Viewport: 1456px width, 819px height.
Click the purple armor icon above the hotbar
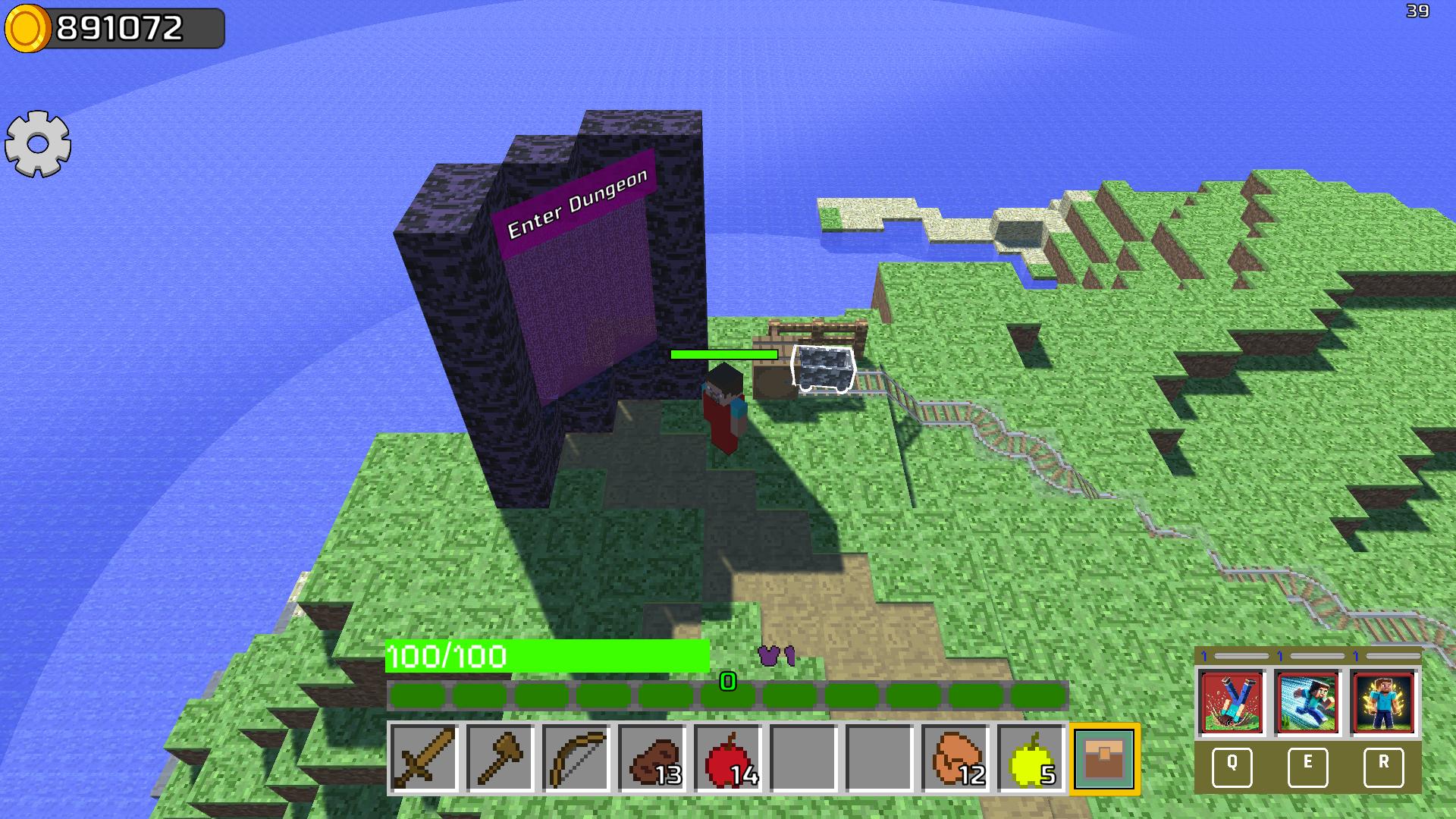point(775,654)
